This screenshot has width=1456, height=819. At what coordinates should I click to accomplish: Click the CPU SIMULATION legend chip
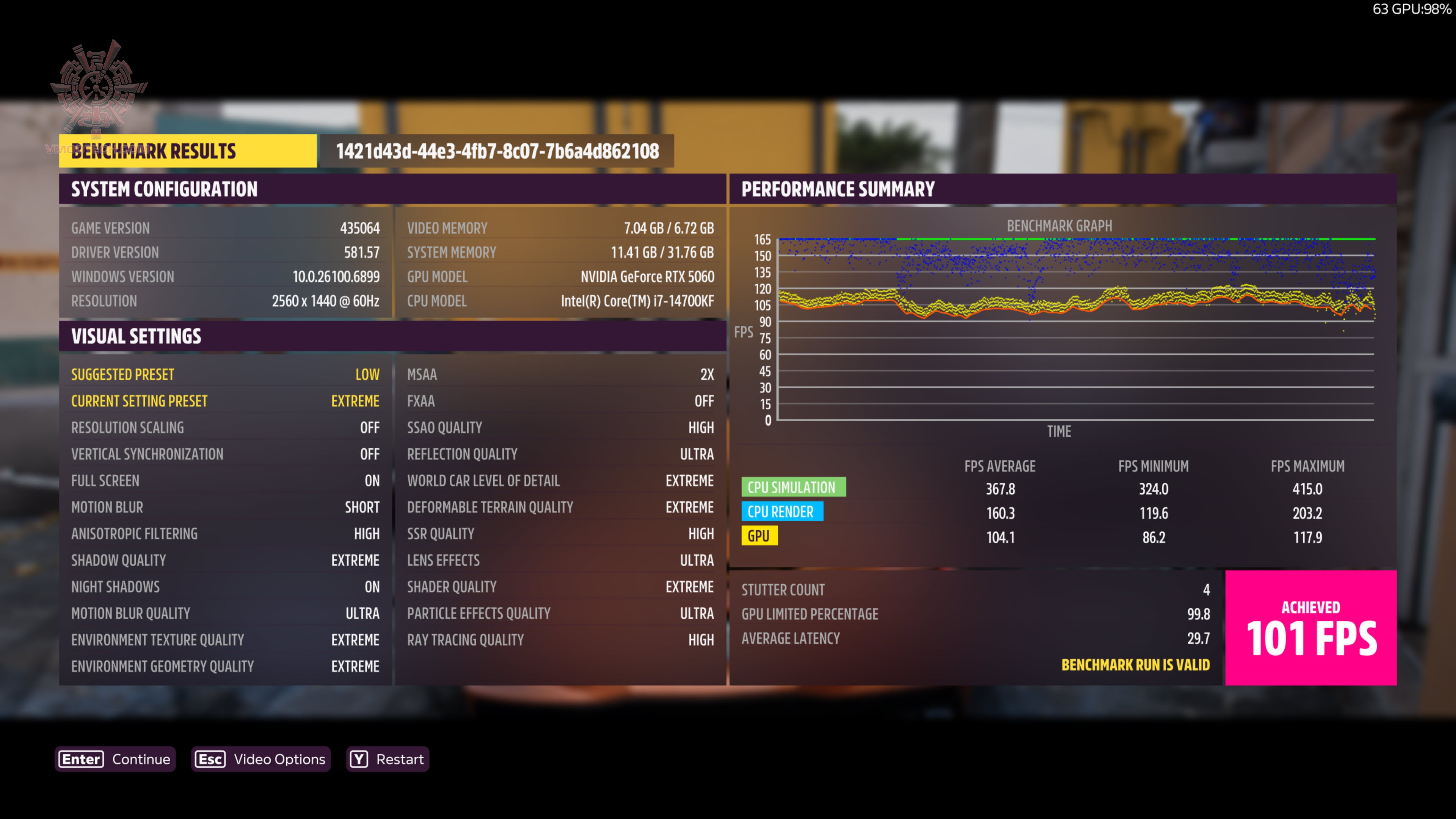794,487
